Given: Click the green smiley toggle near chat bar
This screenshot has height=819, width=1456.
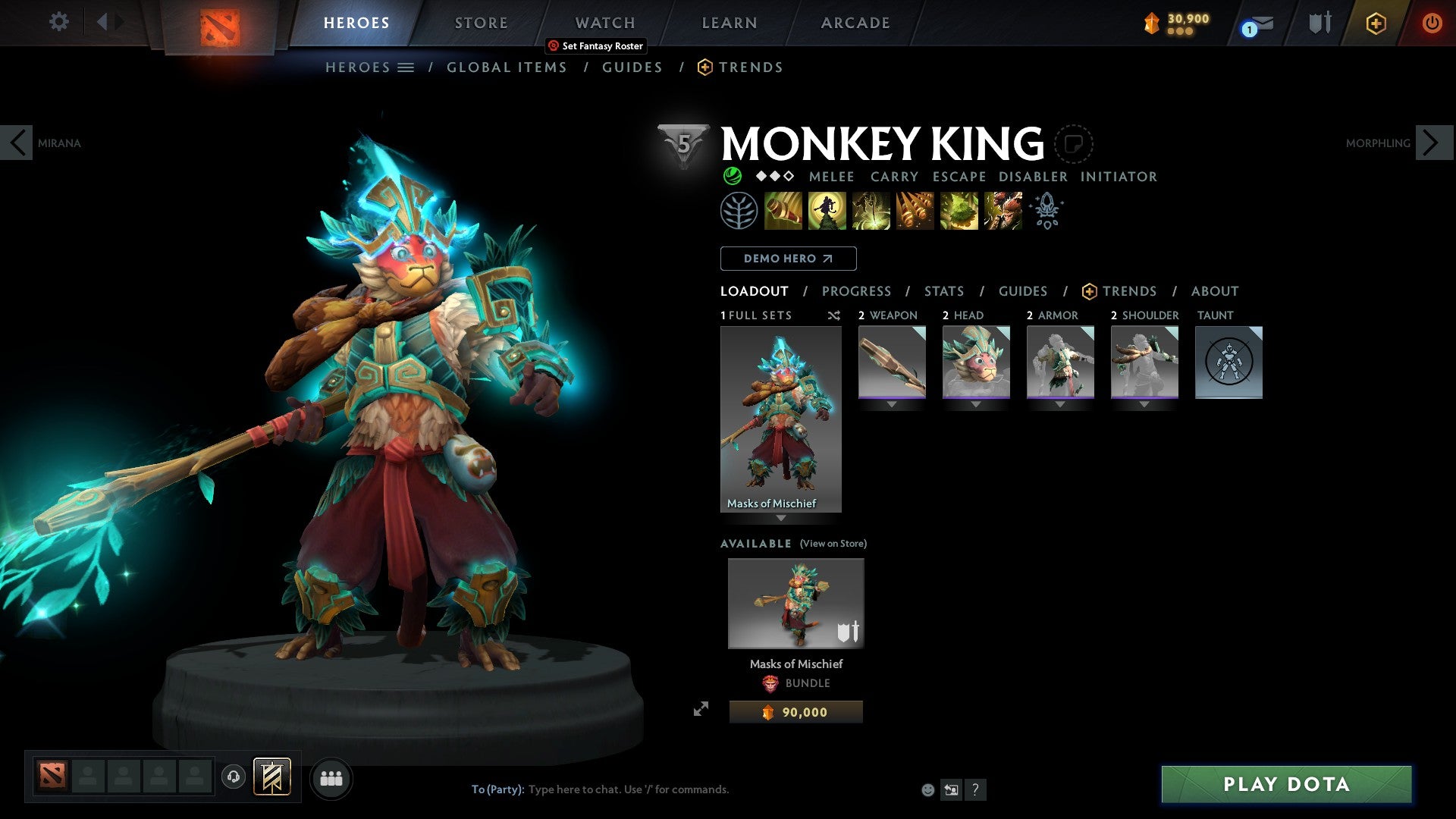Looking at the screenshot, I should click(927, 789).
